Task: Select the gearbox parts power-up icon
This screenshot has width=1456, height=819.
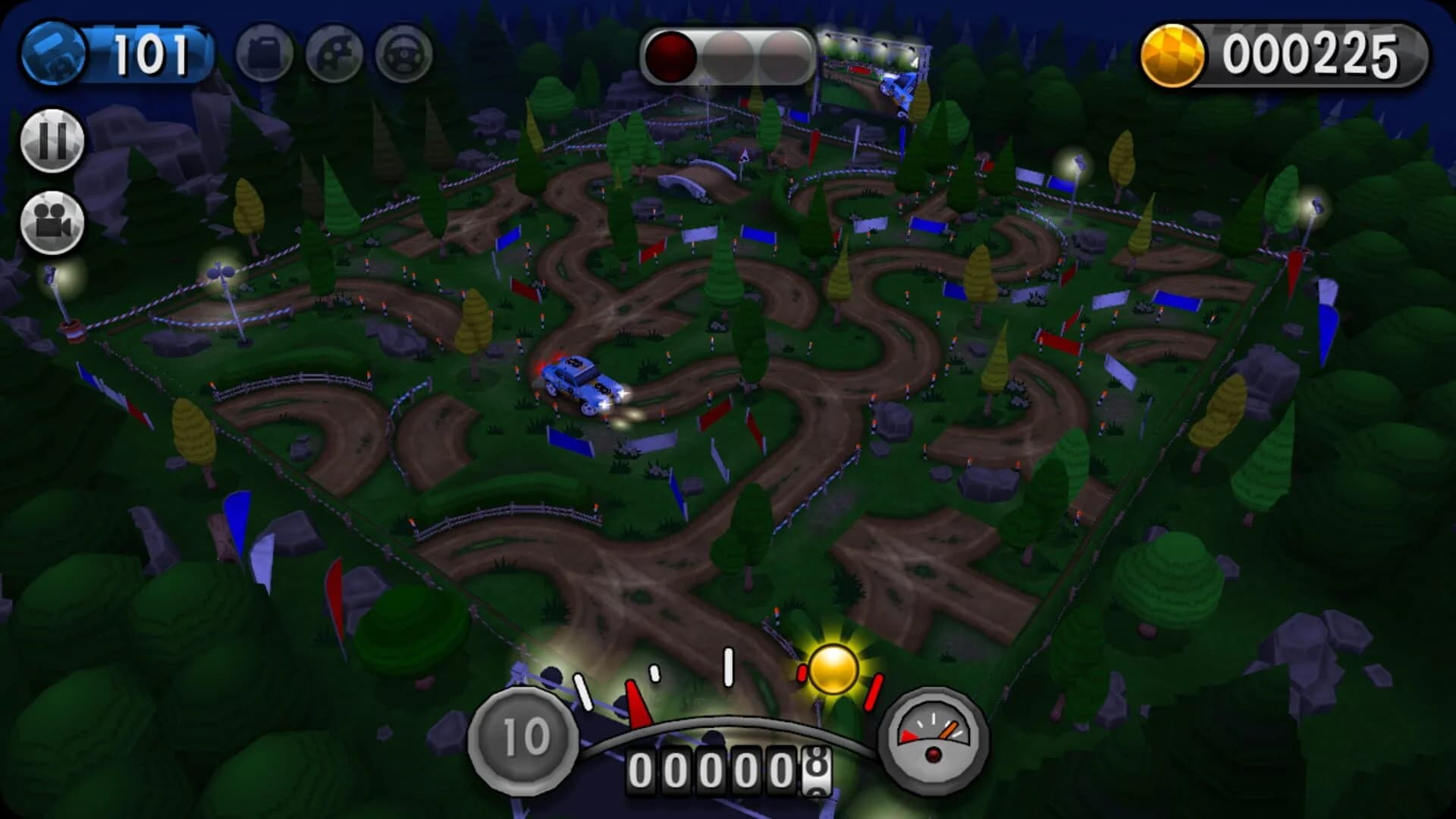Action: coord(334,53)
